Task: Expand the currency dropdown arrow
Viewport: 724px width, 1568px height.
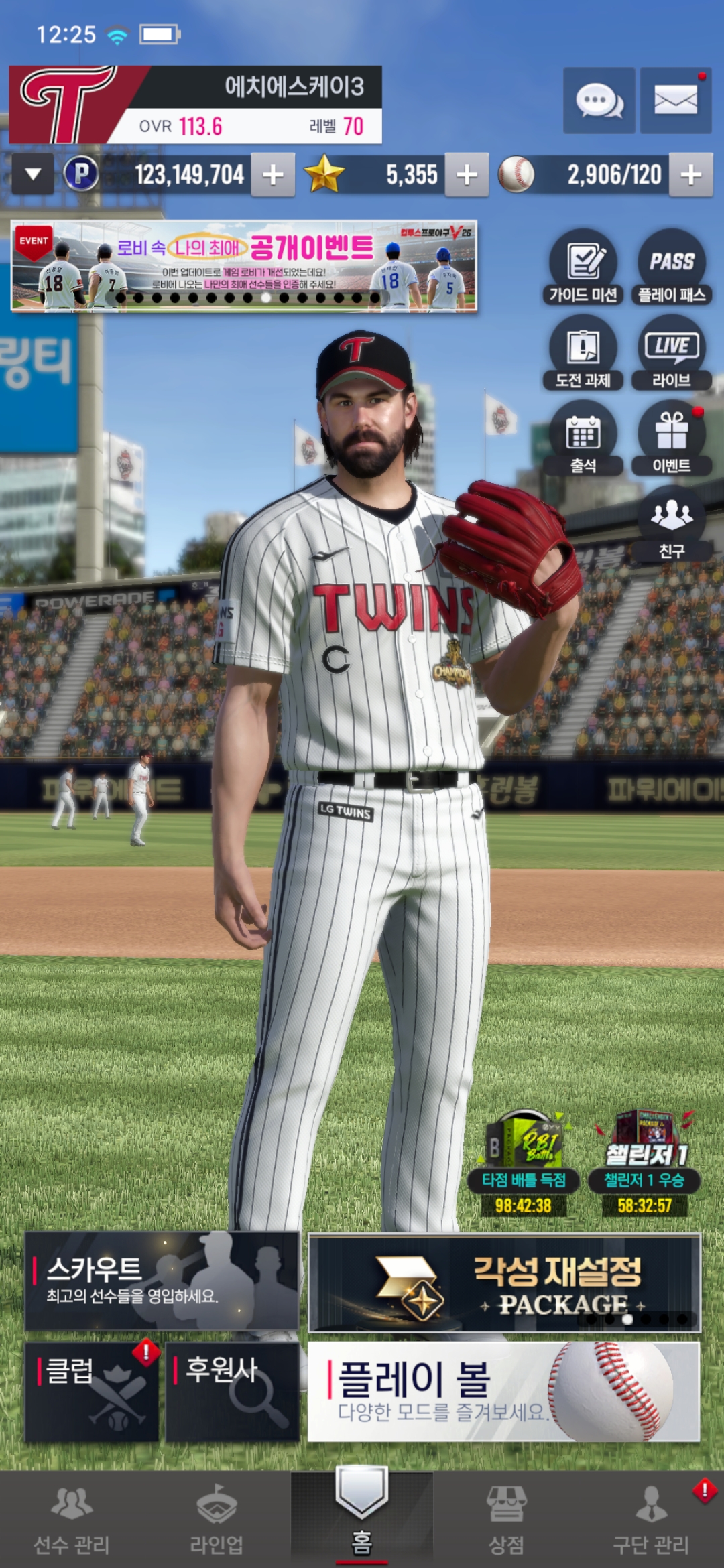Action: 33,174
